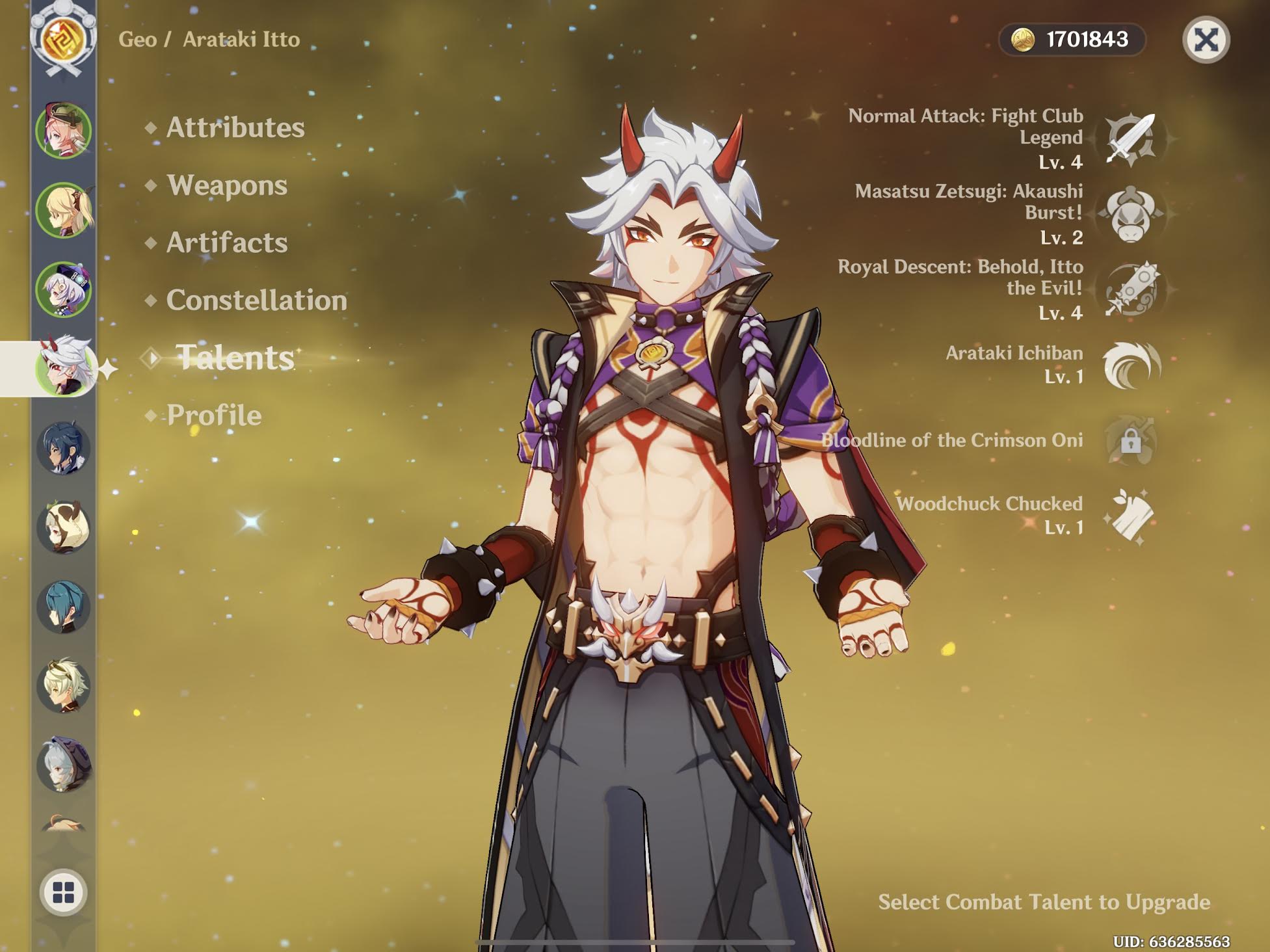
Task: Open the Weapons section
Action: click(x=227, y=185)
